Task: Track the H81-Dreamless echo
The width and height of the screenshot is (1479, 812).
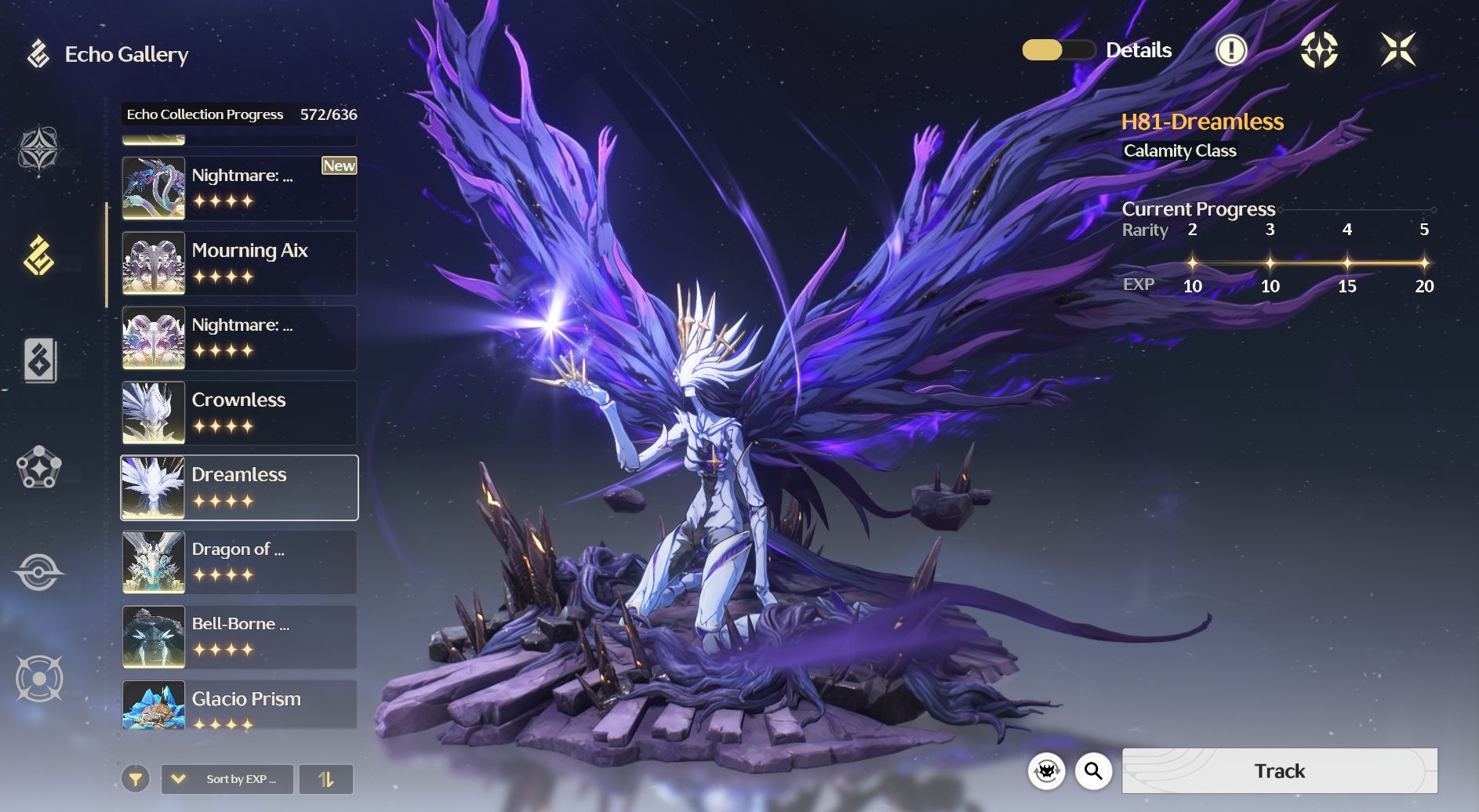Action: [x=1279, y=770]
